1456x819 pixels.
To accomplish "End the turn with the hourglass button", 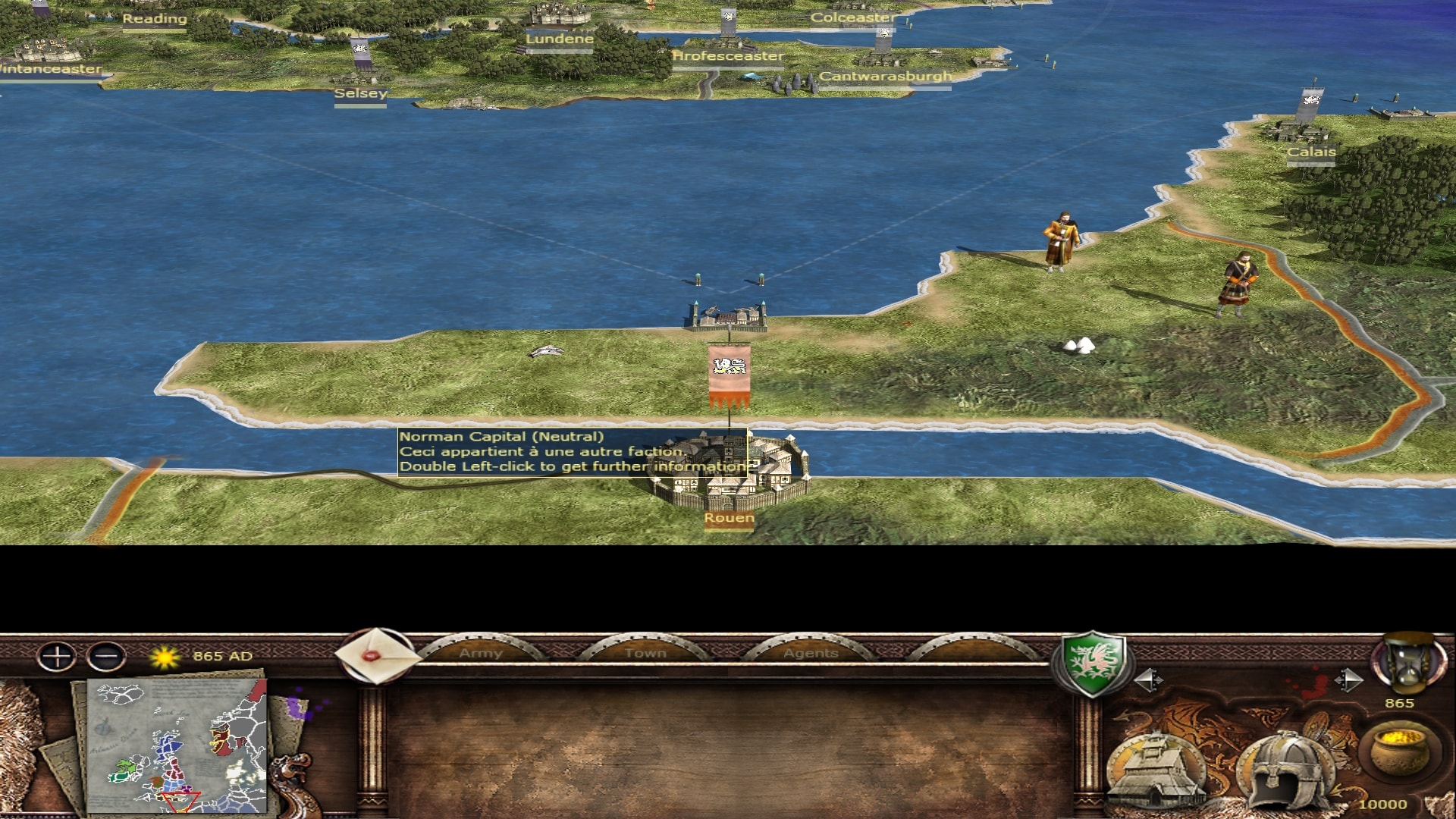I will click(1407, 664).
